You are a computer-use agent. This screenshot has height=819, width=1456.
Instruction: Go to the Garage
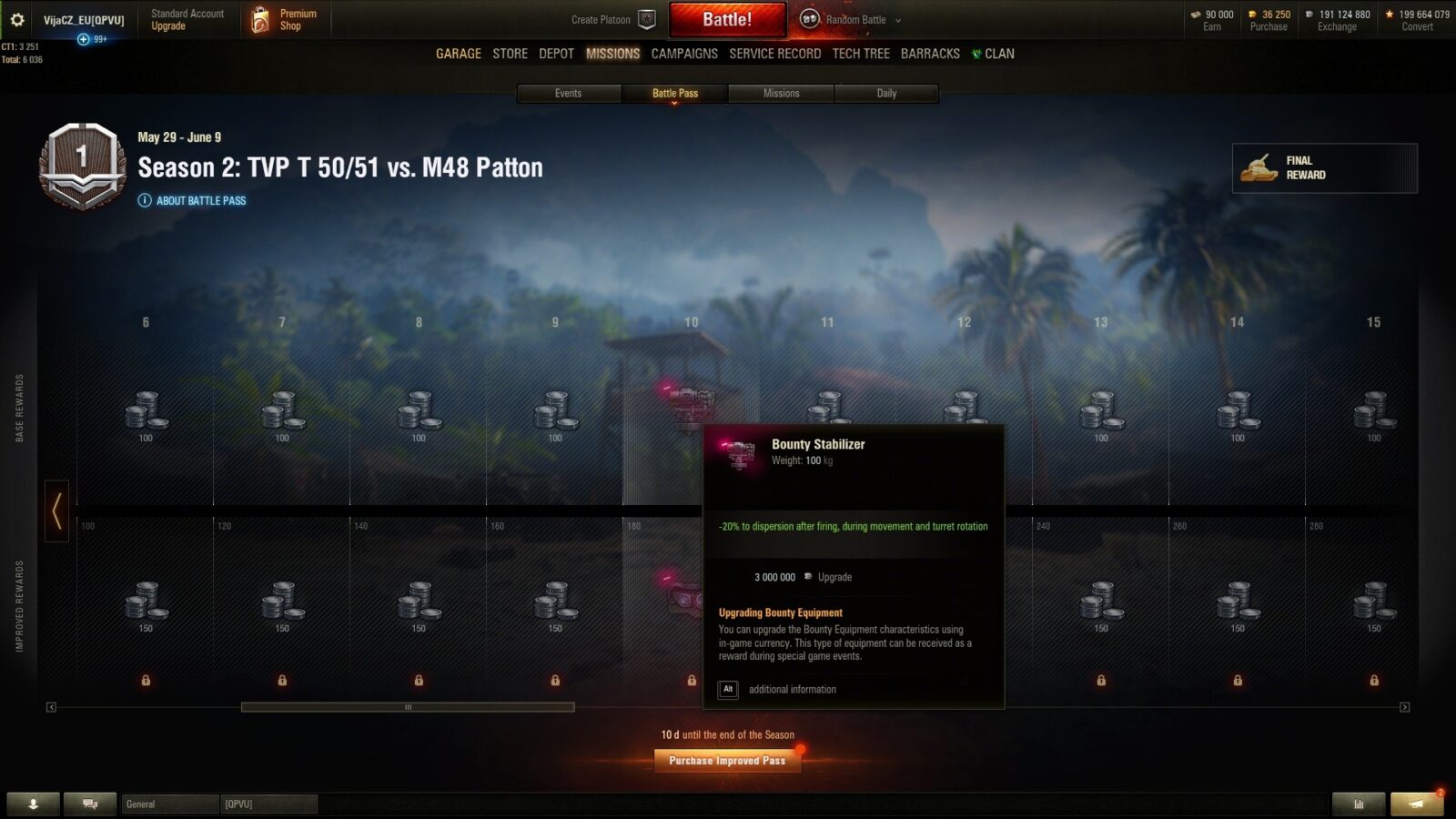point(458,54)
